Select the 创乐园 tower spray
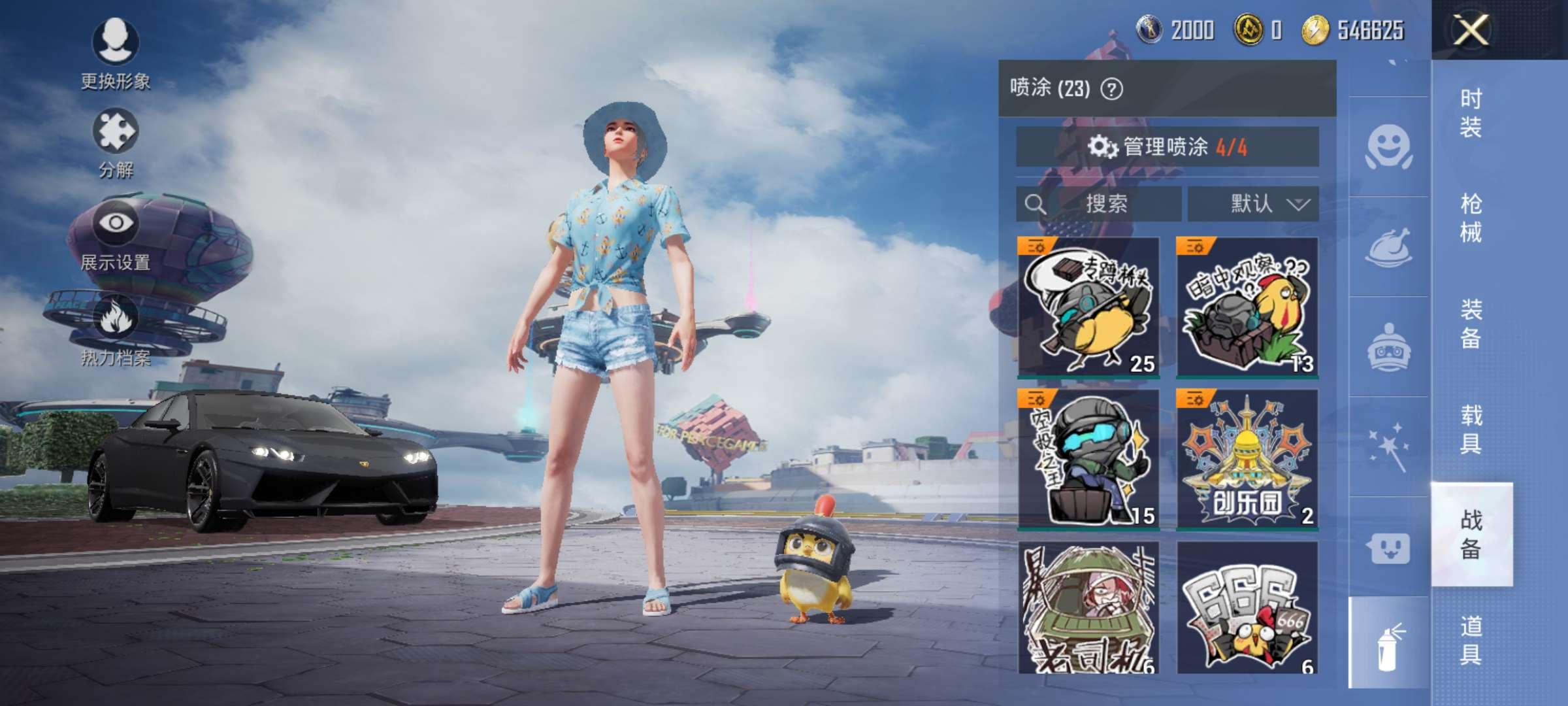This screenshot has height=706, width=1568. (1247, 459)
